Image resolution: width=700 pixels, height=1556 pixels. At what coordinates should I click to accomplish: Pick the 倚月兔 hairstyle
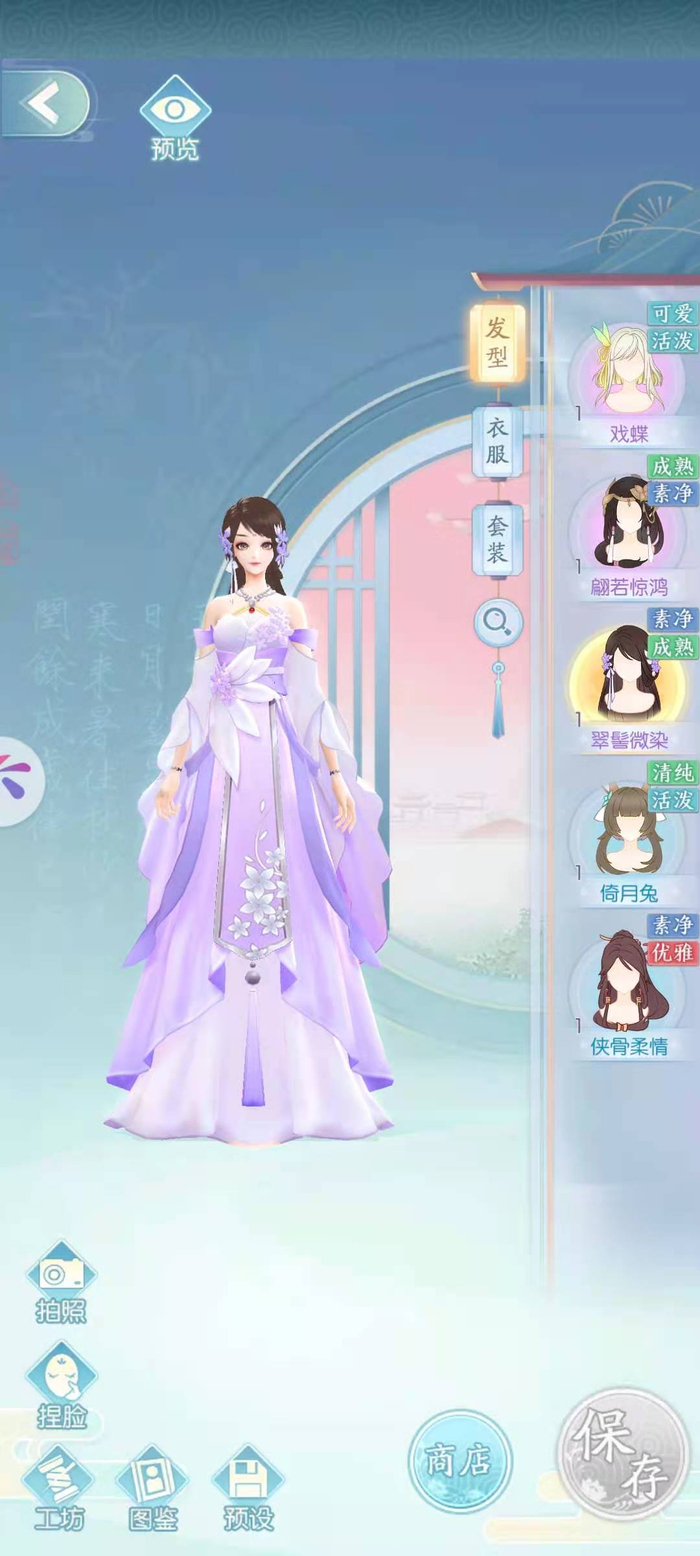click(x=632, y=832)
